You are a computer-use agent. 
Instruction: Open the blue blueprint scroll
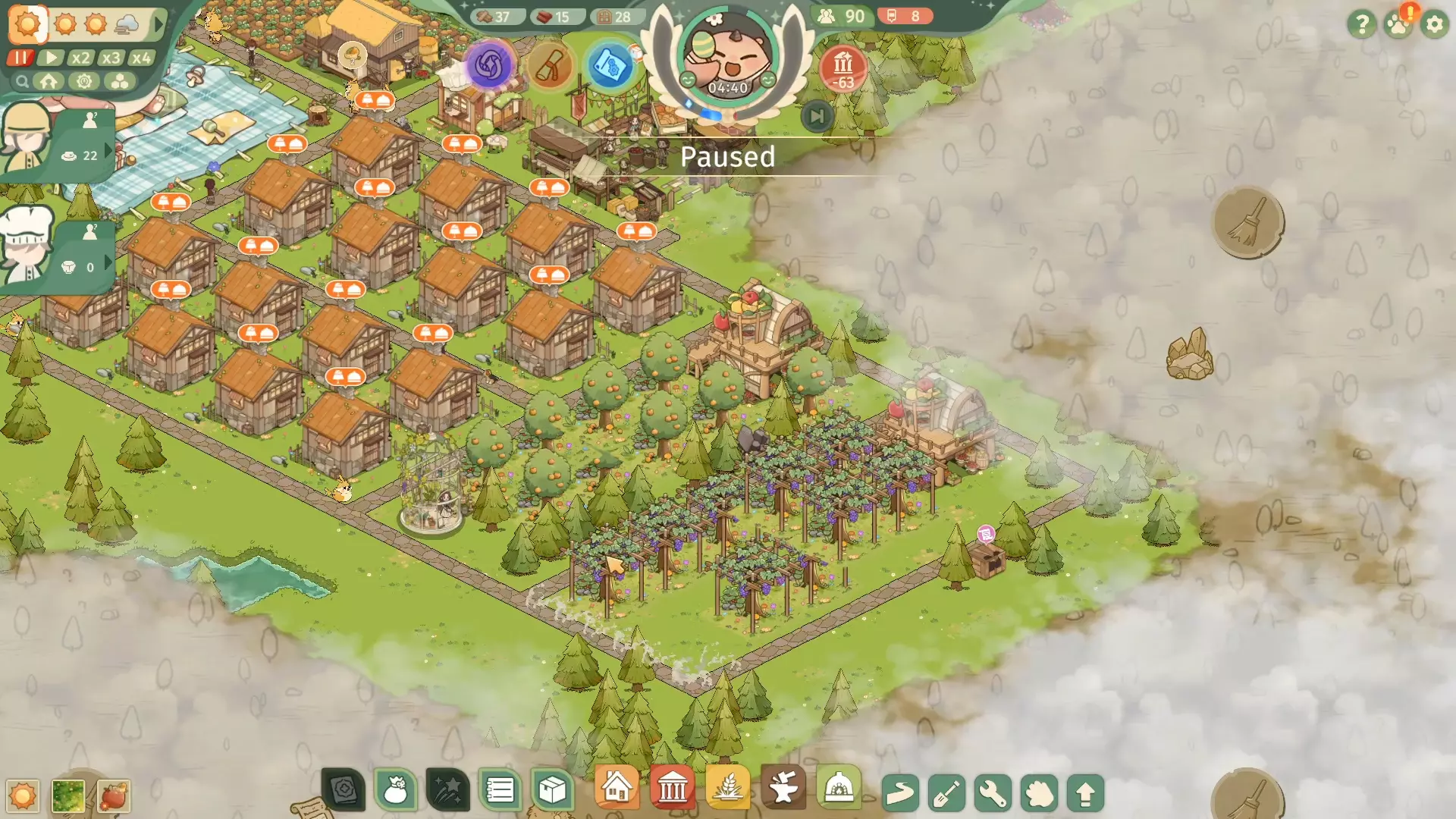click(610, 67)
